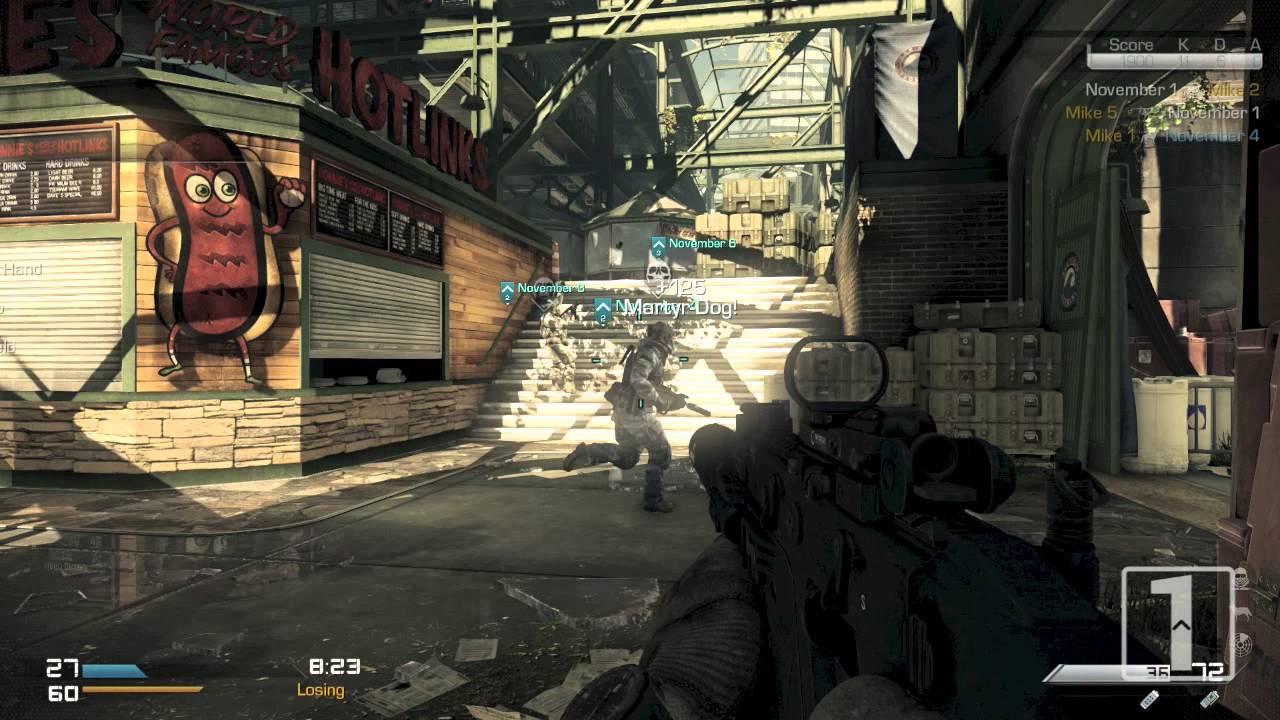Click the November 3 teammate name tag
1280x720 pixels.
[549, 288]
